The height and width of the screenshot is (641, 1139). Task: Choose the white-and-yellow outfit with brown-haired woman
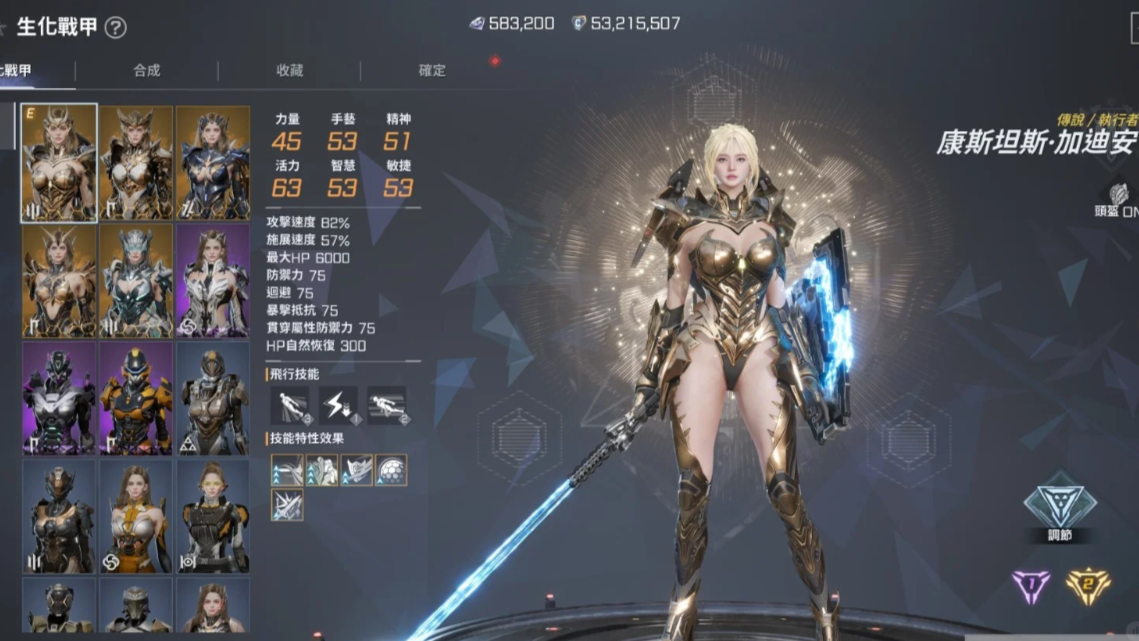(x=136, y=516)
